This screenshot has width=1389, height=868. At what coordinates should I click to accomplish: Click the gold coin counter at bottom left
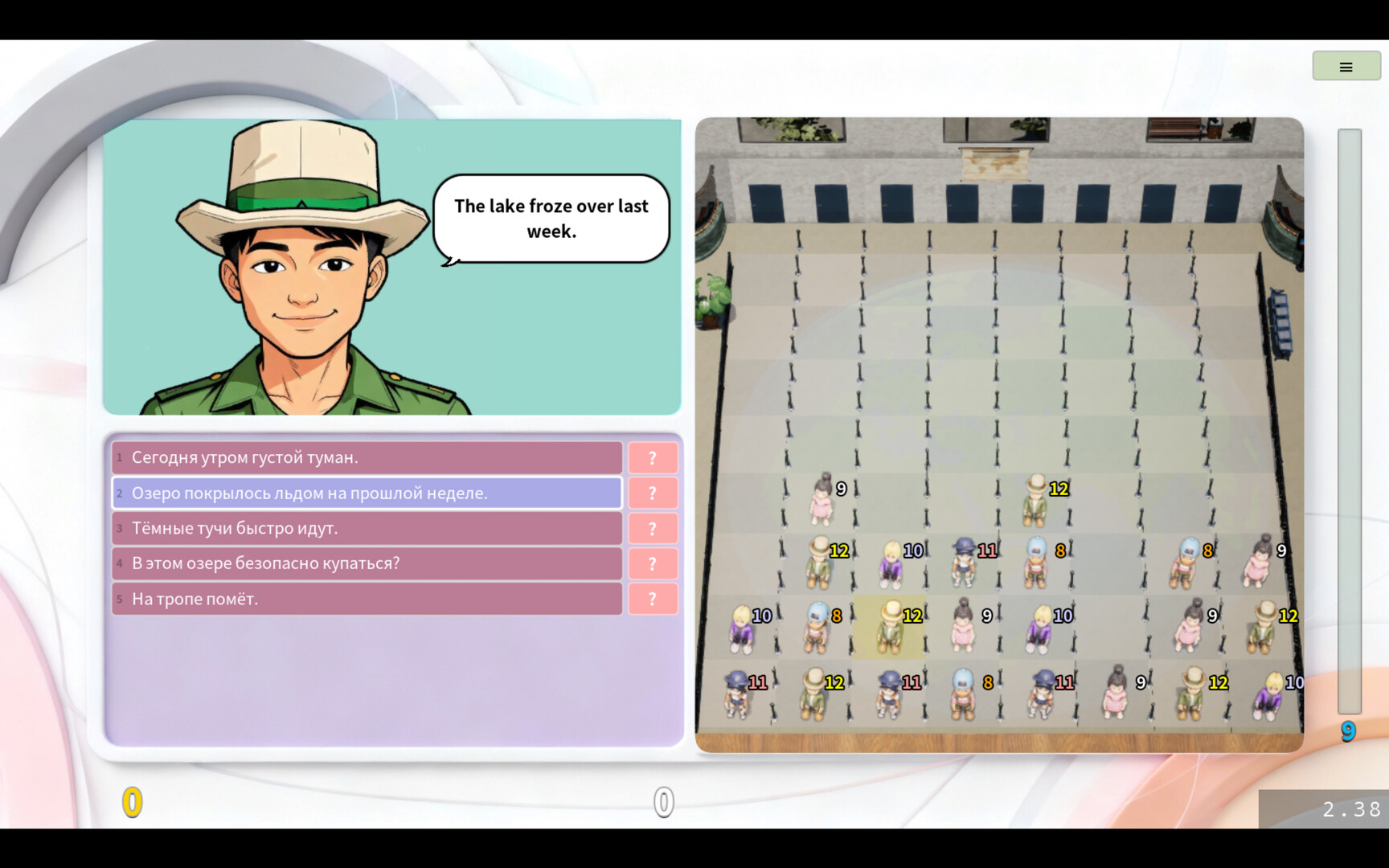pos(131,800)
